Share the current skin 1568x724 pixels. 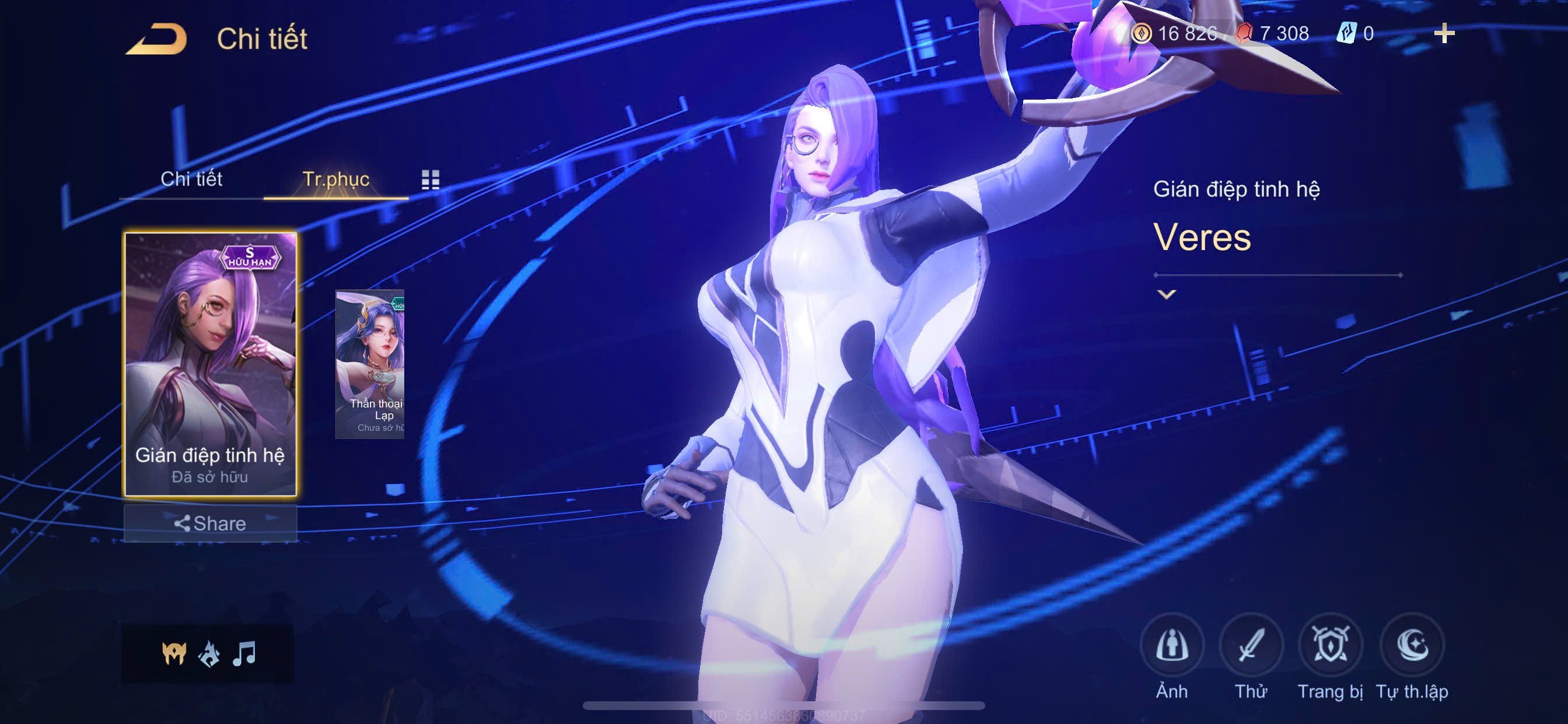[210, 523]
